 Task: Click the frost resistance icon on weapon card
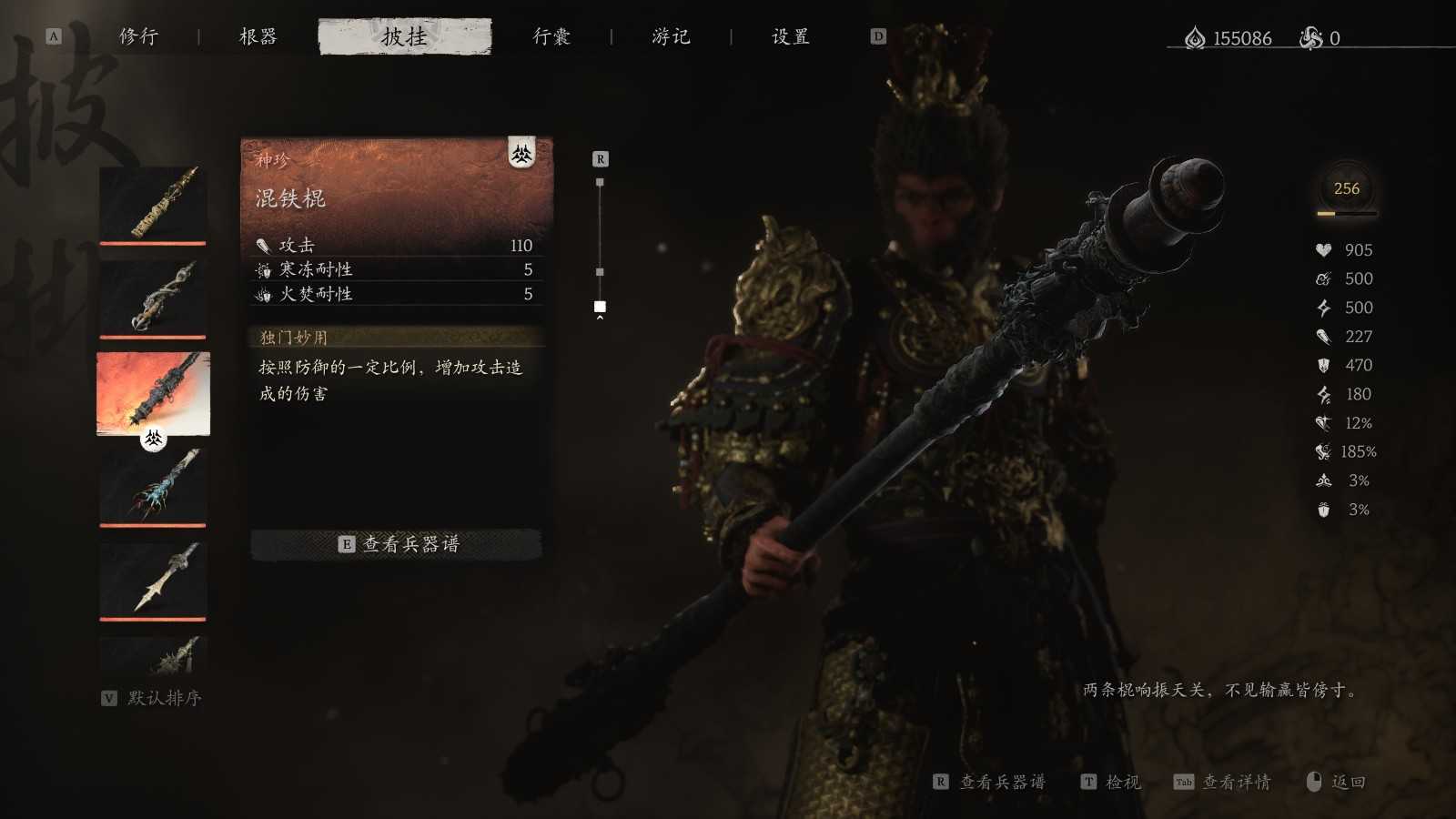click(265, 269)
